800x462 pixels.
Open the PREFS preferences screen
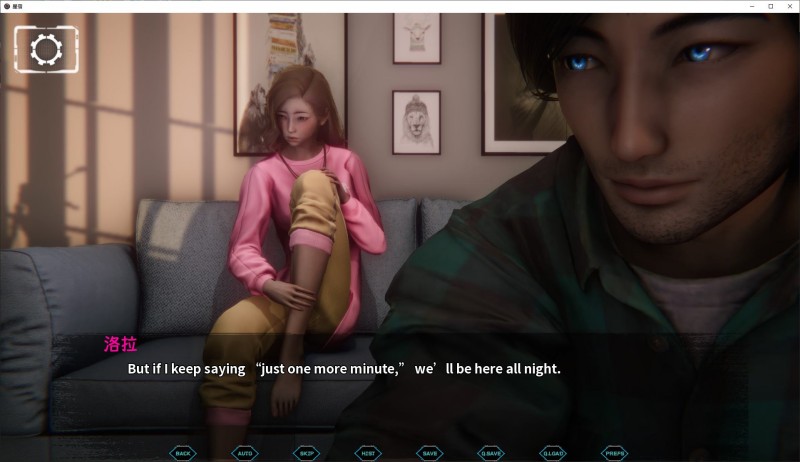tap(615, 453)
